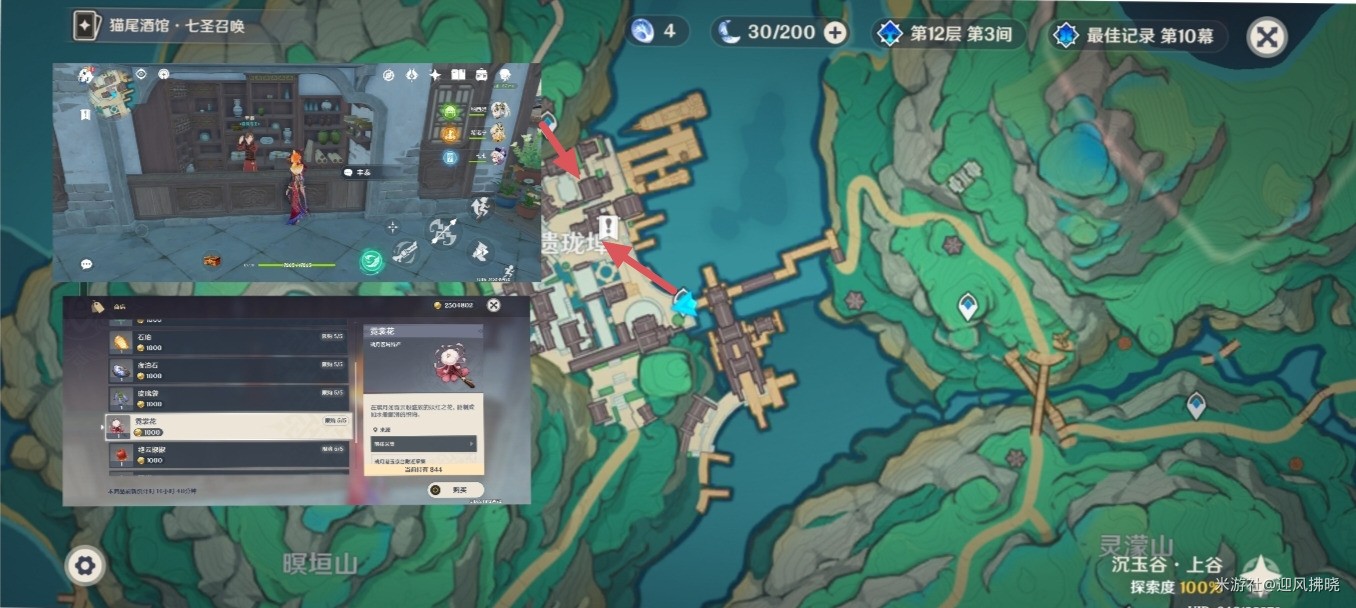Pick the highlighted 霓裳花 shop entry

click(x=228, y=427)
